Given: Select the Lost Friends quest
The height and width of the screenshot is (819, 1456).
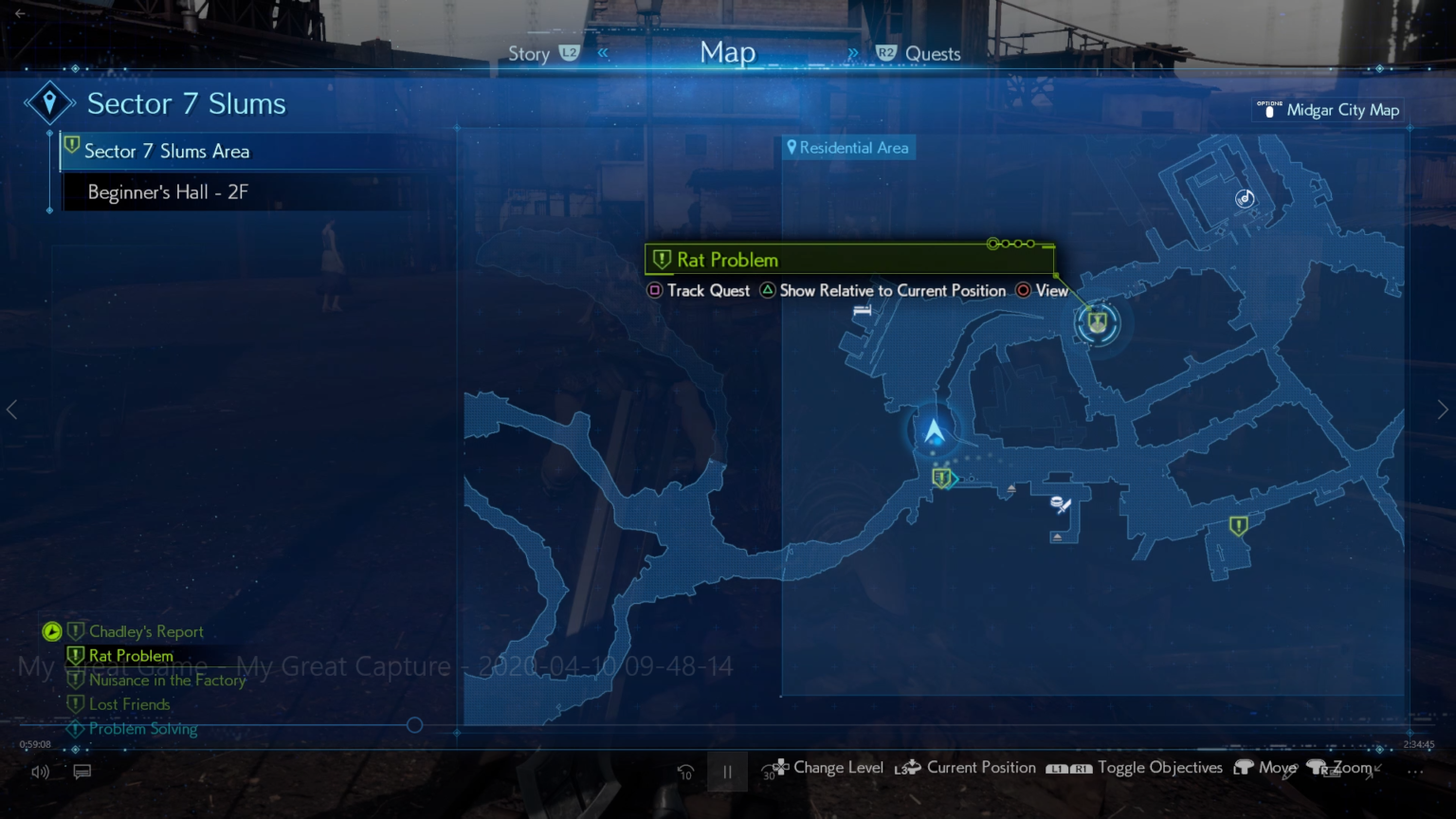Looking at the screenshot, I should tap(130, 704).
